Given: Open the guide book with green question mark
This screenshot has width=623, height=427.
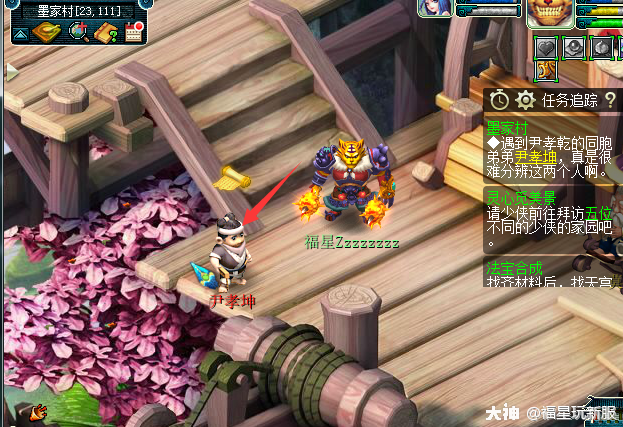Looking at the screenshot, I should pos(106,32).
